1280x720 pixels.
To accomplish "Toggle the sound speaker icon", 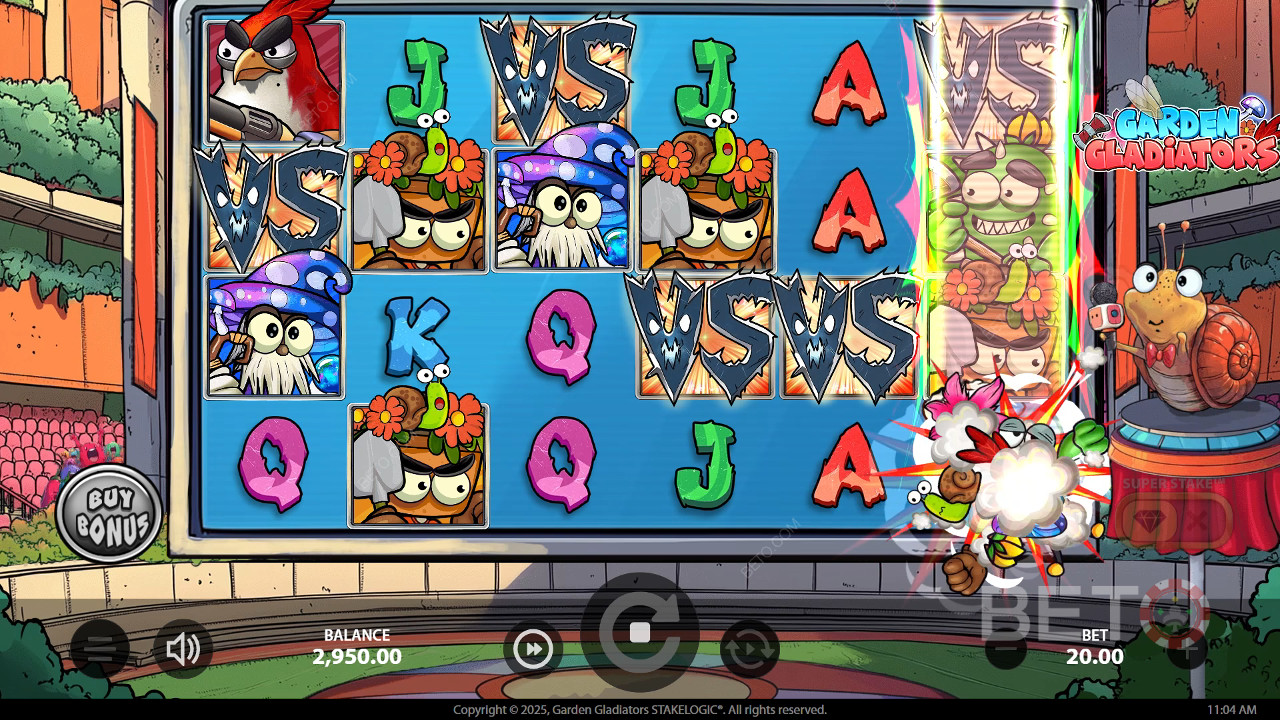I will [x=183, y=650].
